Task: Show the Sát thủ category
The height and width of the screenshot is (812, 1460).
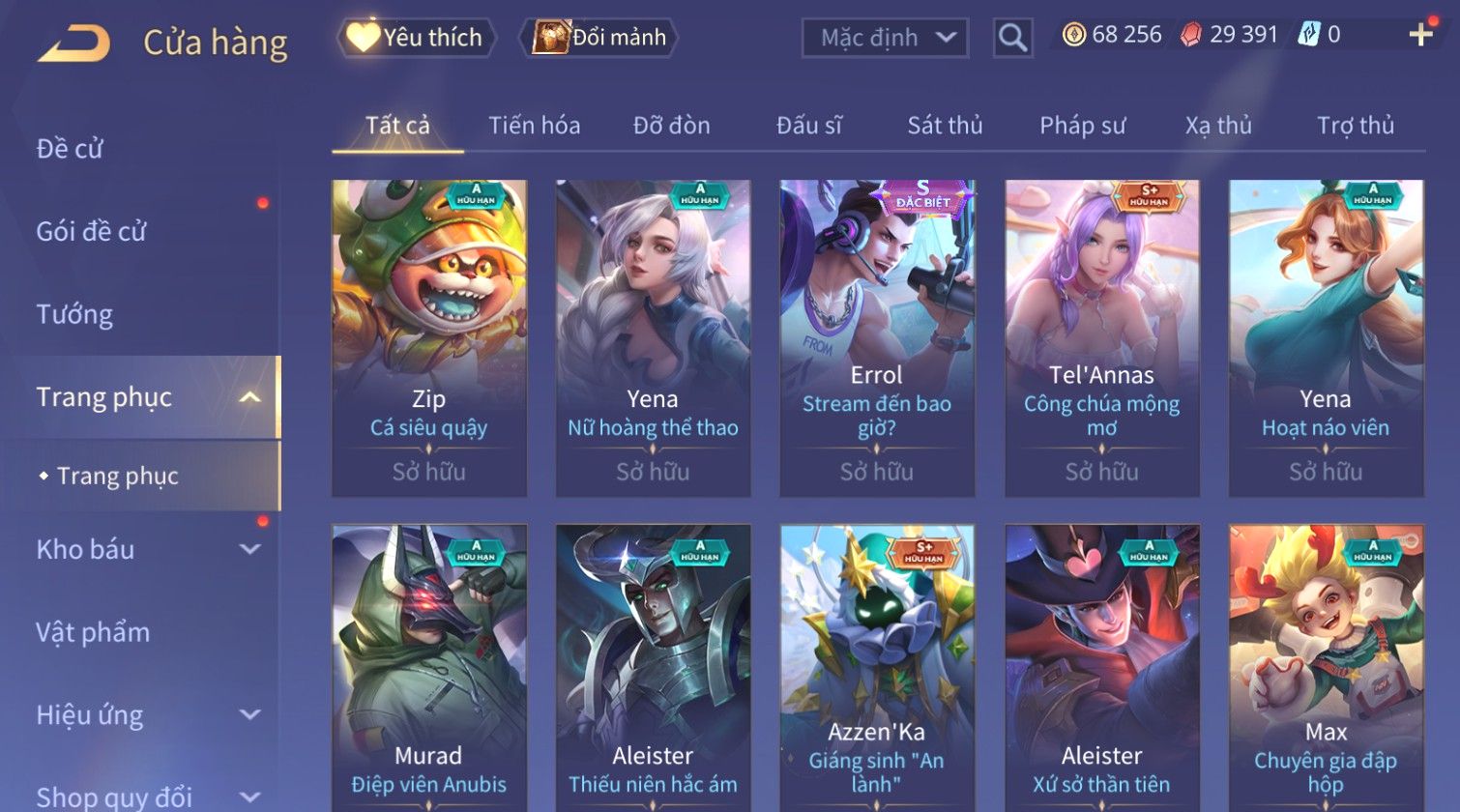Action: click(945, 126)
